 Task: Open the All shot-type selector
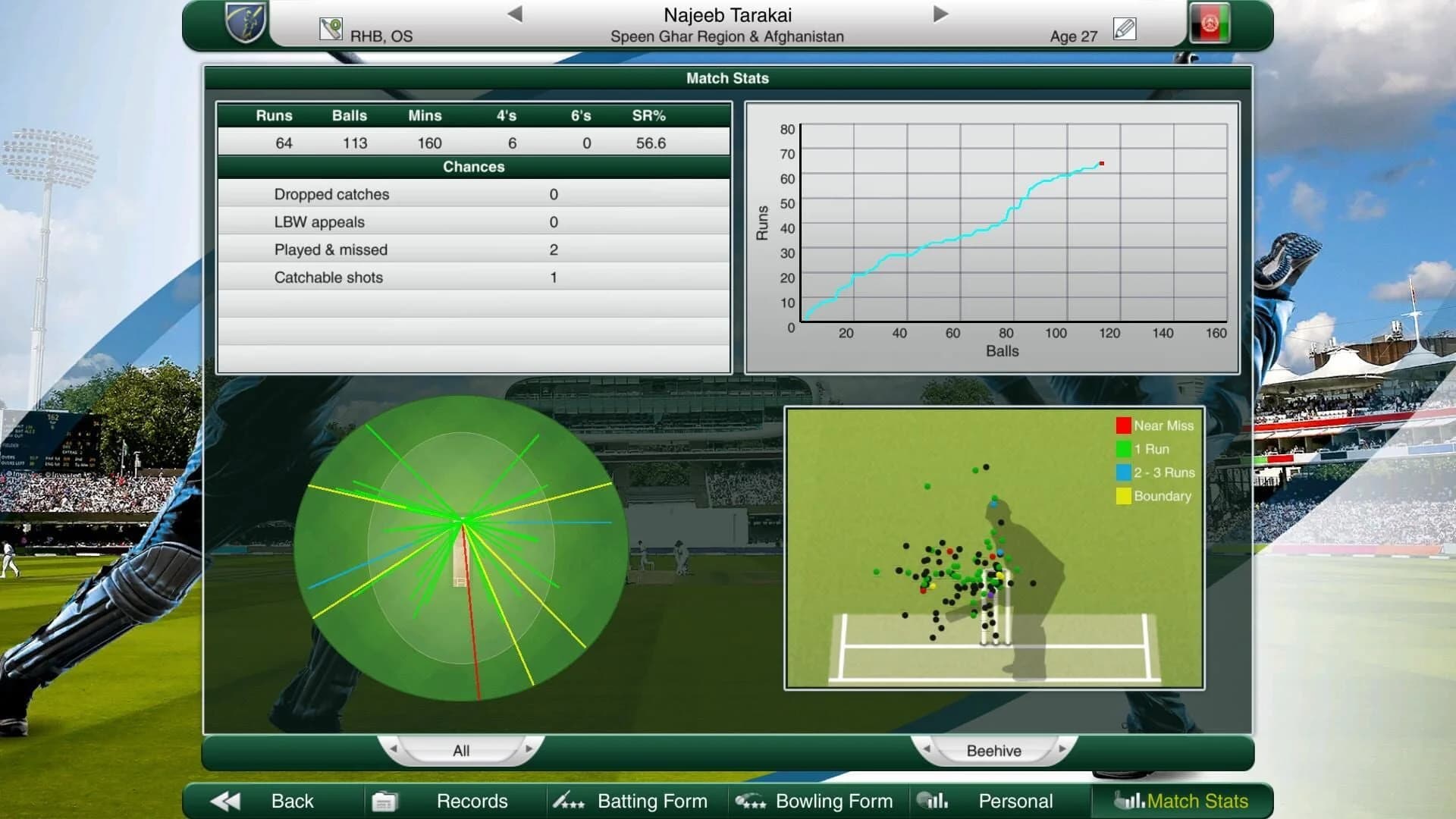click(463, 750)
